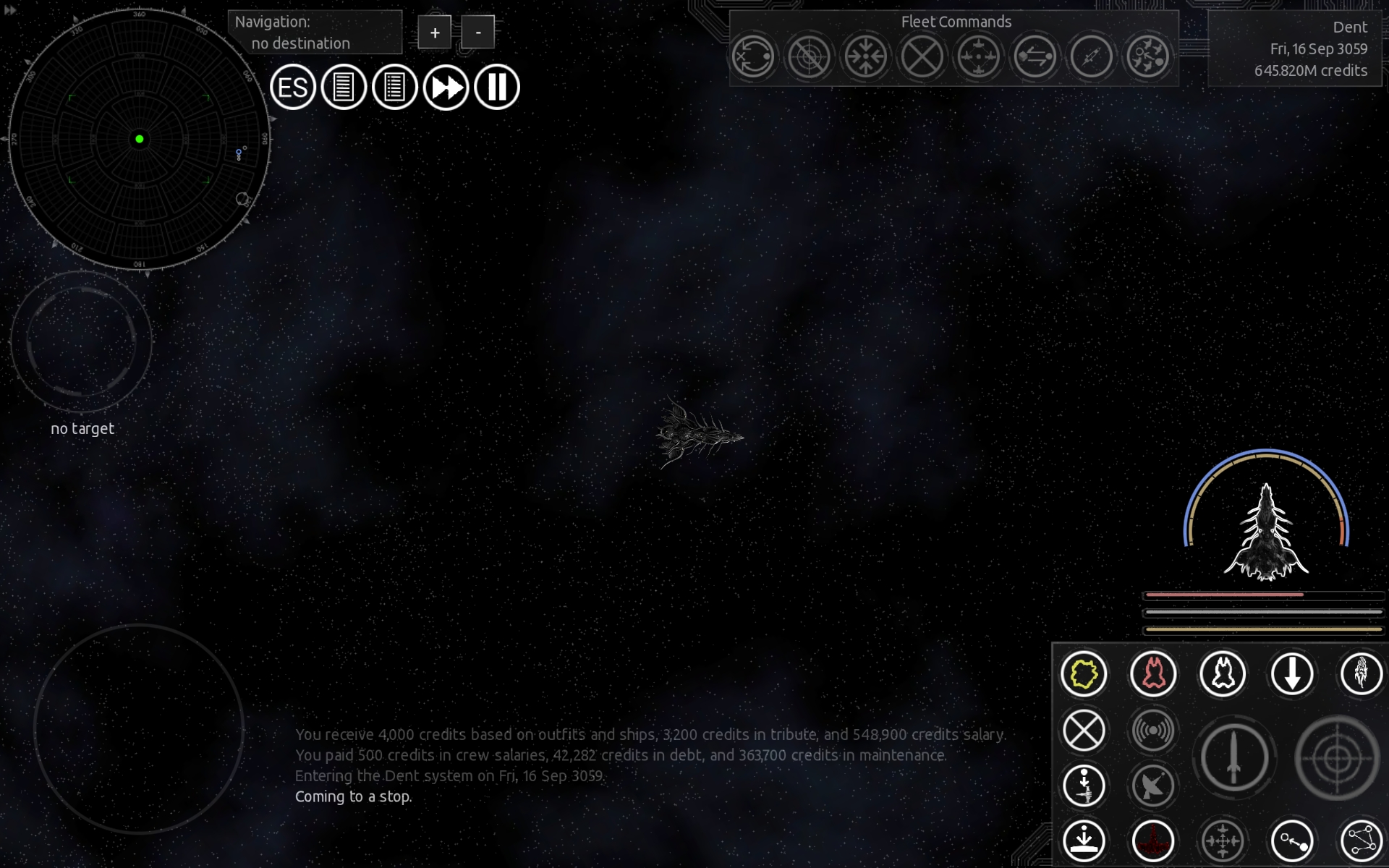Toggle fast-forward speed
Image resolution: width=1389 pixels, height=868 pixels.
click(446, 88)
